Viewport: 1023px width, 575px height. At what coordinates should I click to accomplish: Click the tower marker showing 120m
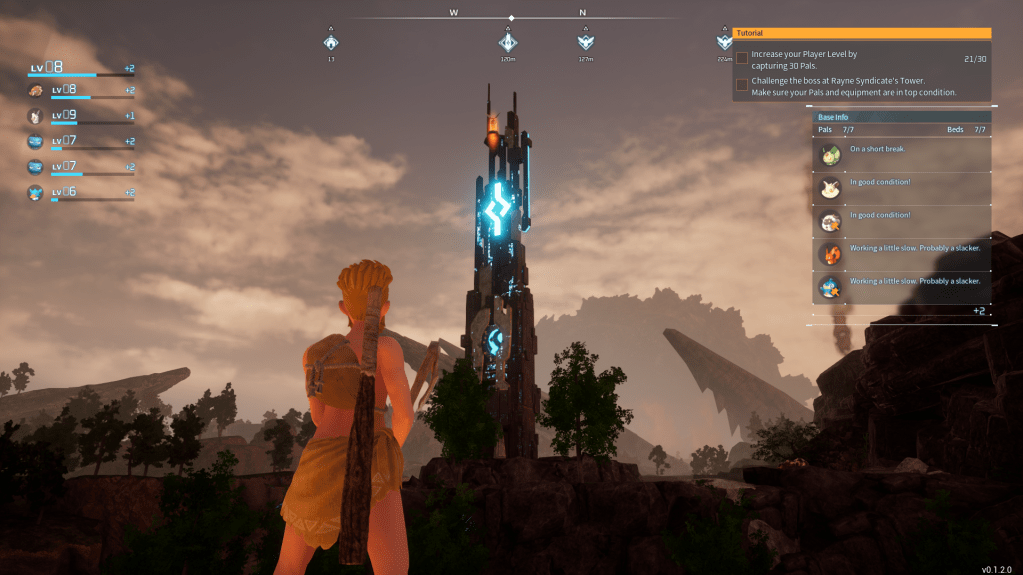(x=508, y=42)
